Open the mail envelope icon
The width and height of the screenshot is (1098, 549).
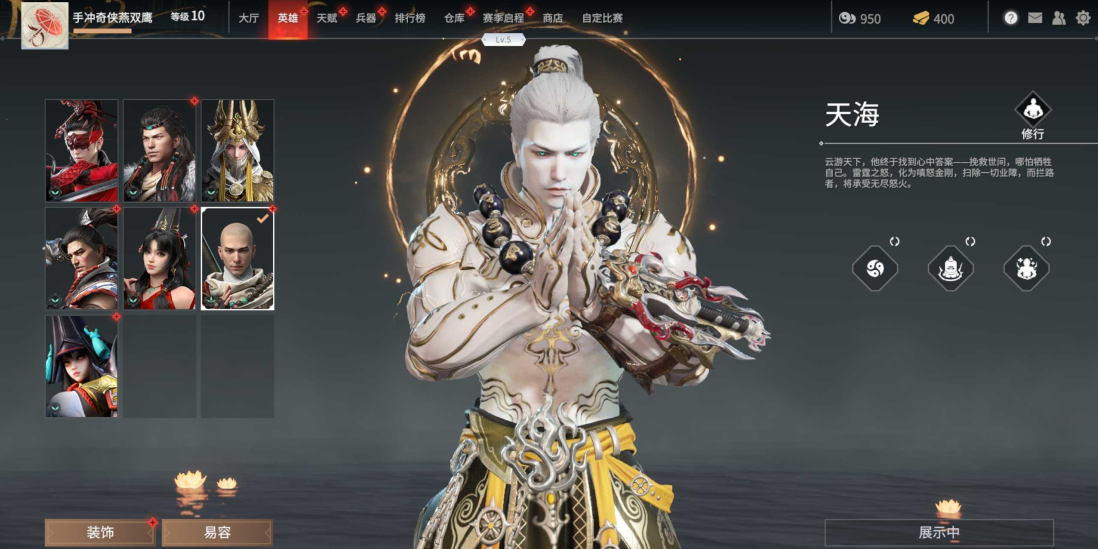1035,18
